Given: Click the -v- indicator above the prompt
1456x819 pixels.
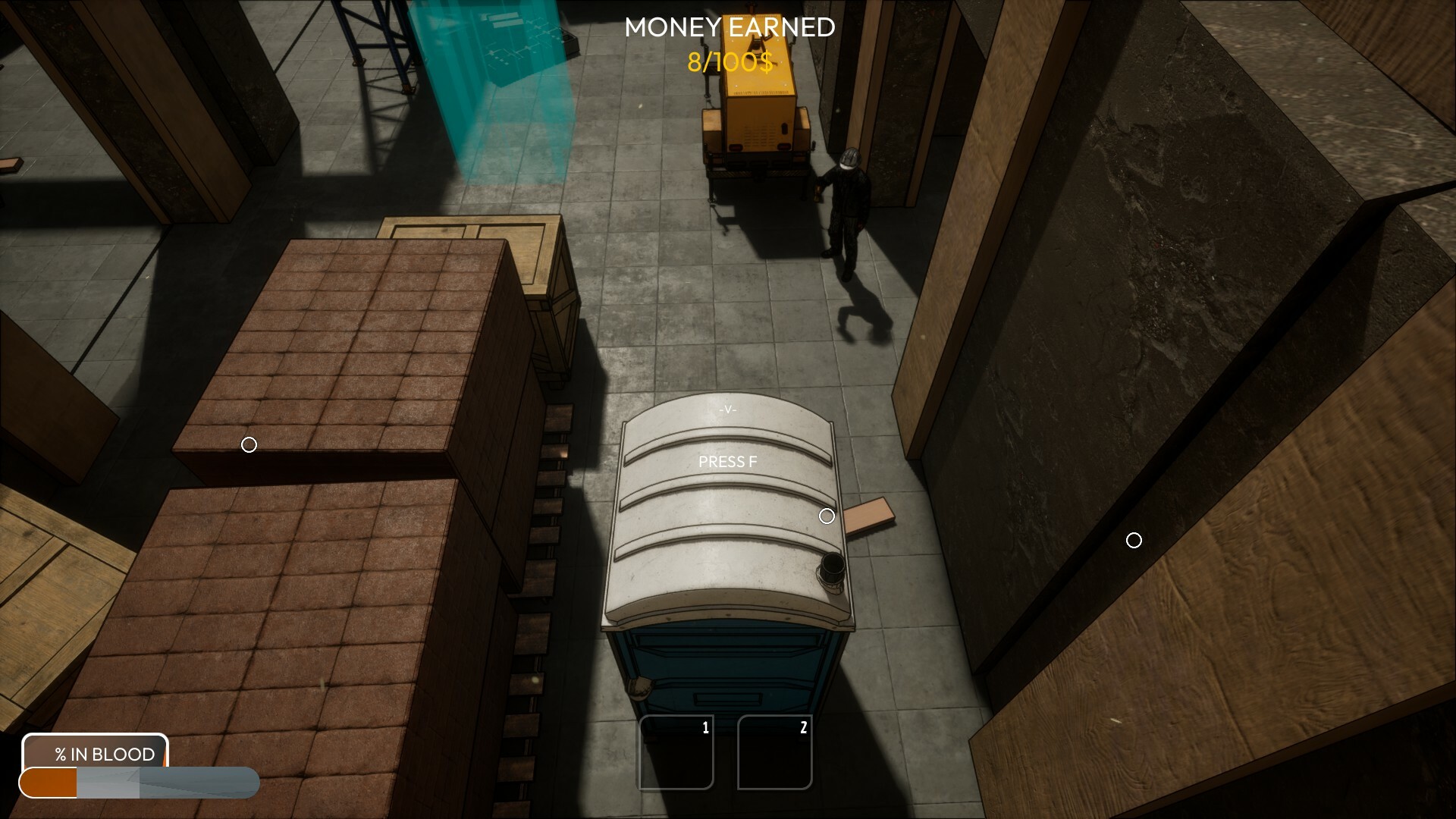Looking at the screenshot, I should tap(726, 409).
